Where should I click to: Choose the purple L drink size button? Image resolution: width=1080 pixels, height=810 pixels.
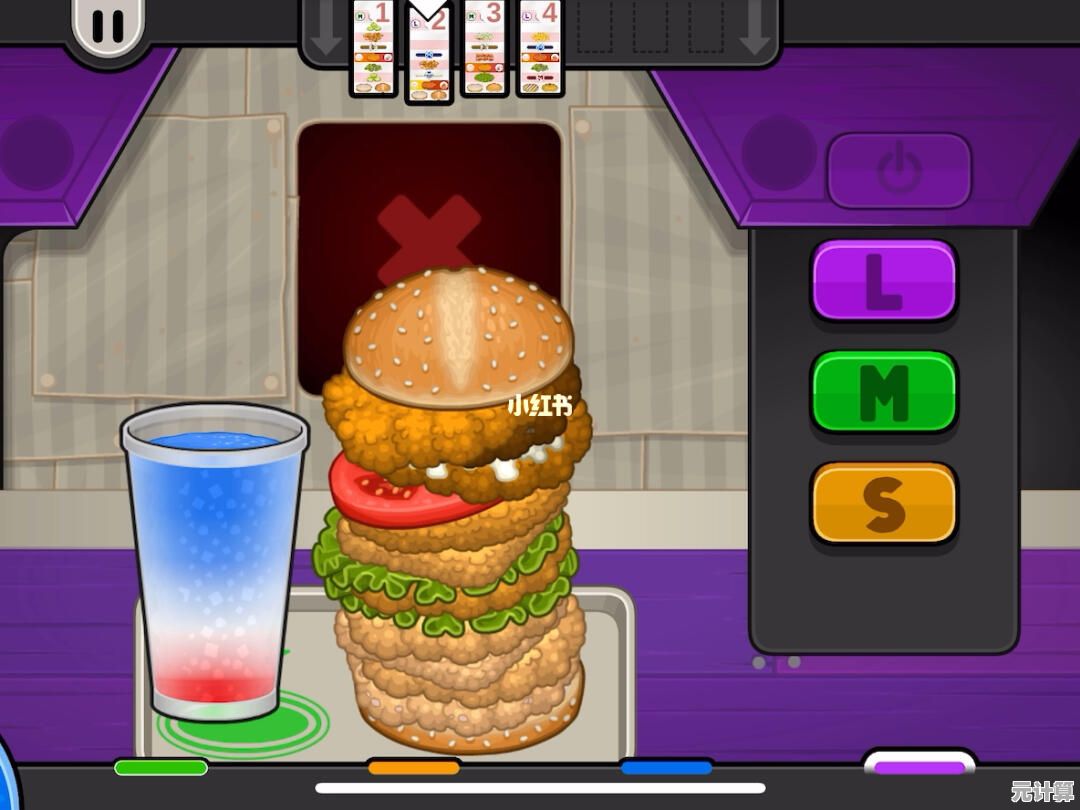[x=883, y=281]
